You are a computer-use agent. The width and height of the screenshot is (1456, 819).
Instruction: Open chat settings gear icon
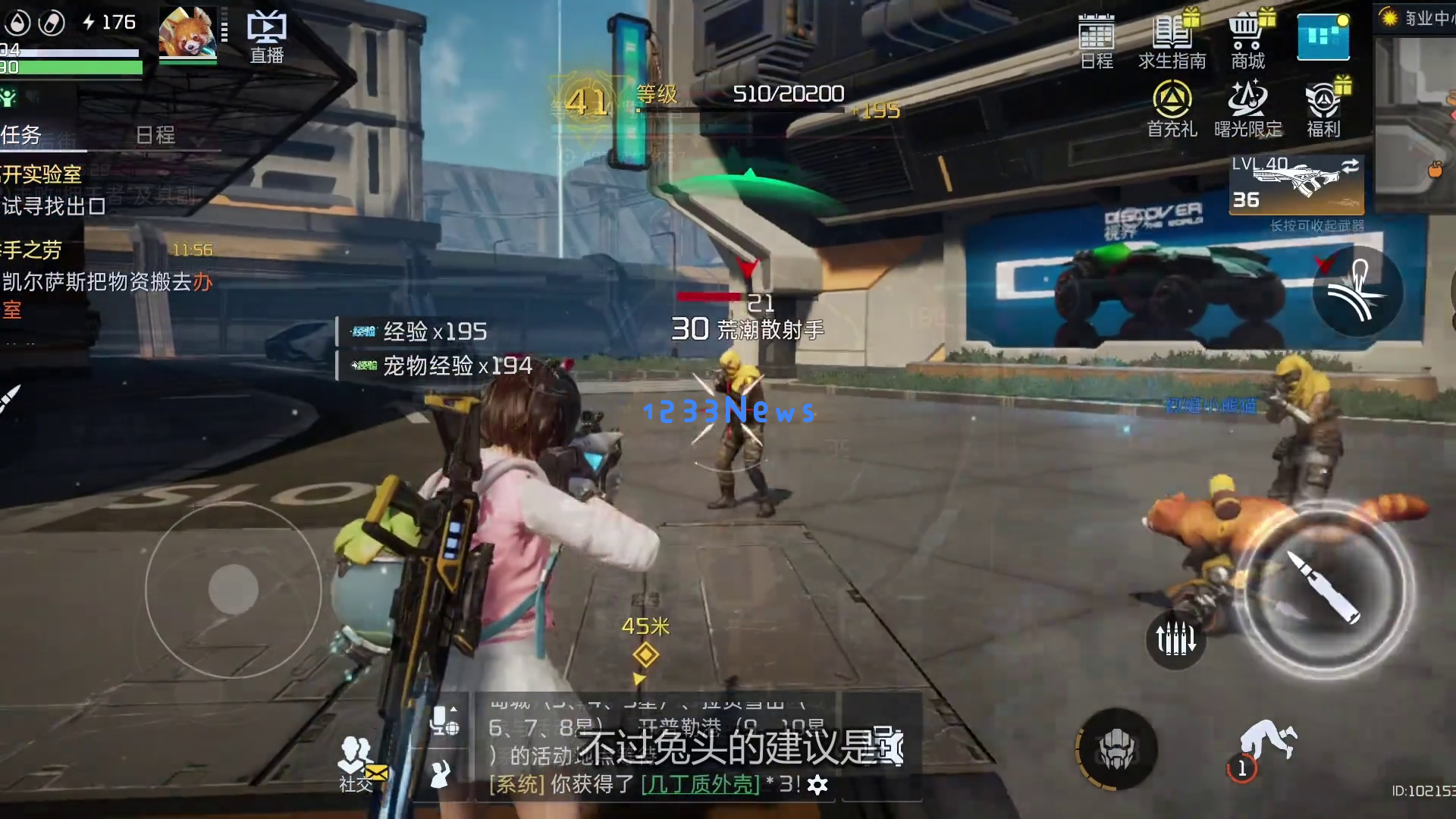(817, 785)
